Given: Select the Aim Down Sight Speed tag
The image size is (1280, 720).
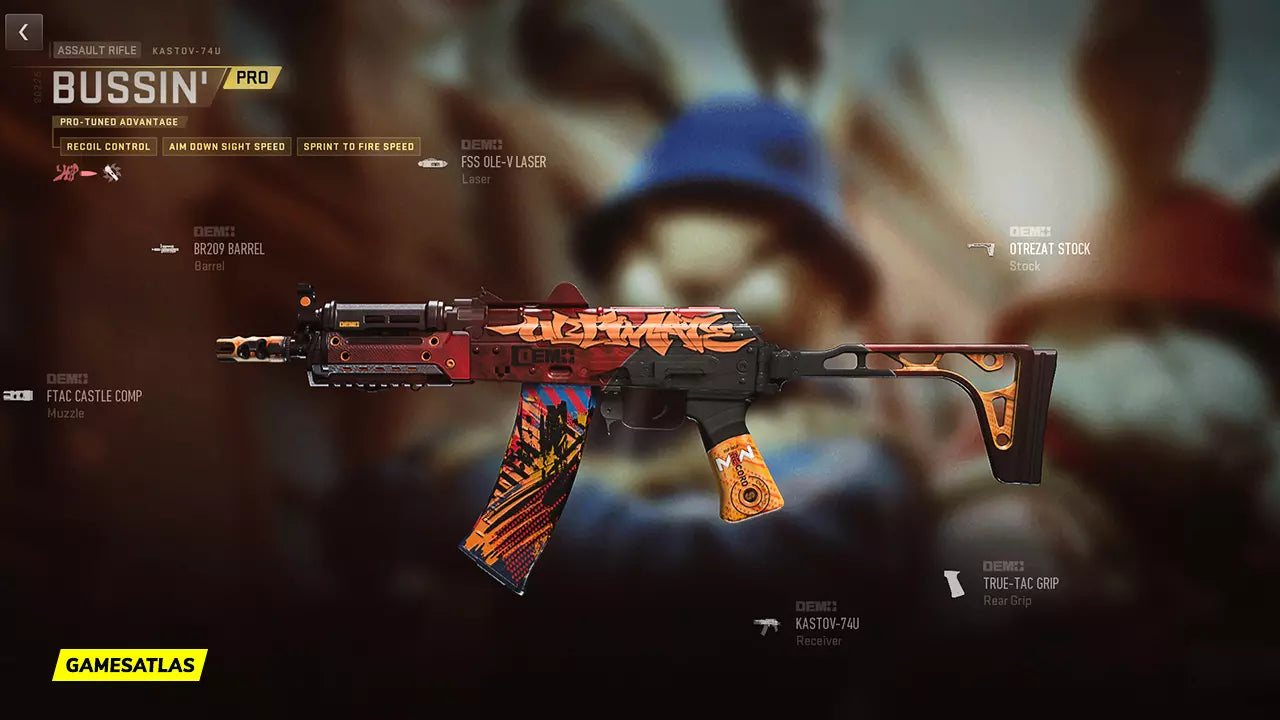Looking at the screenshot, I should point(227,147).
